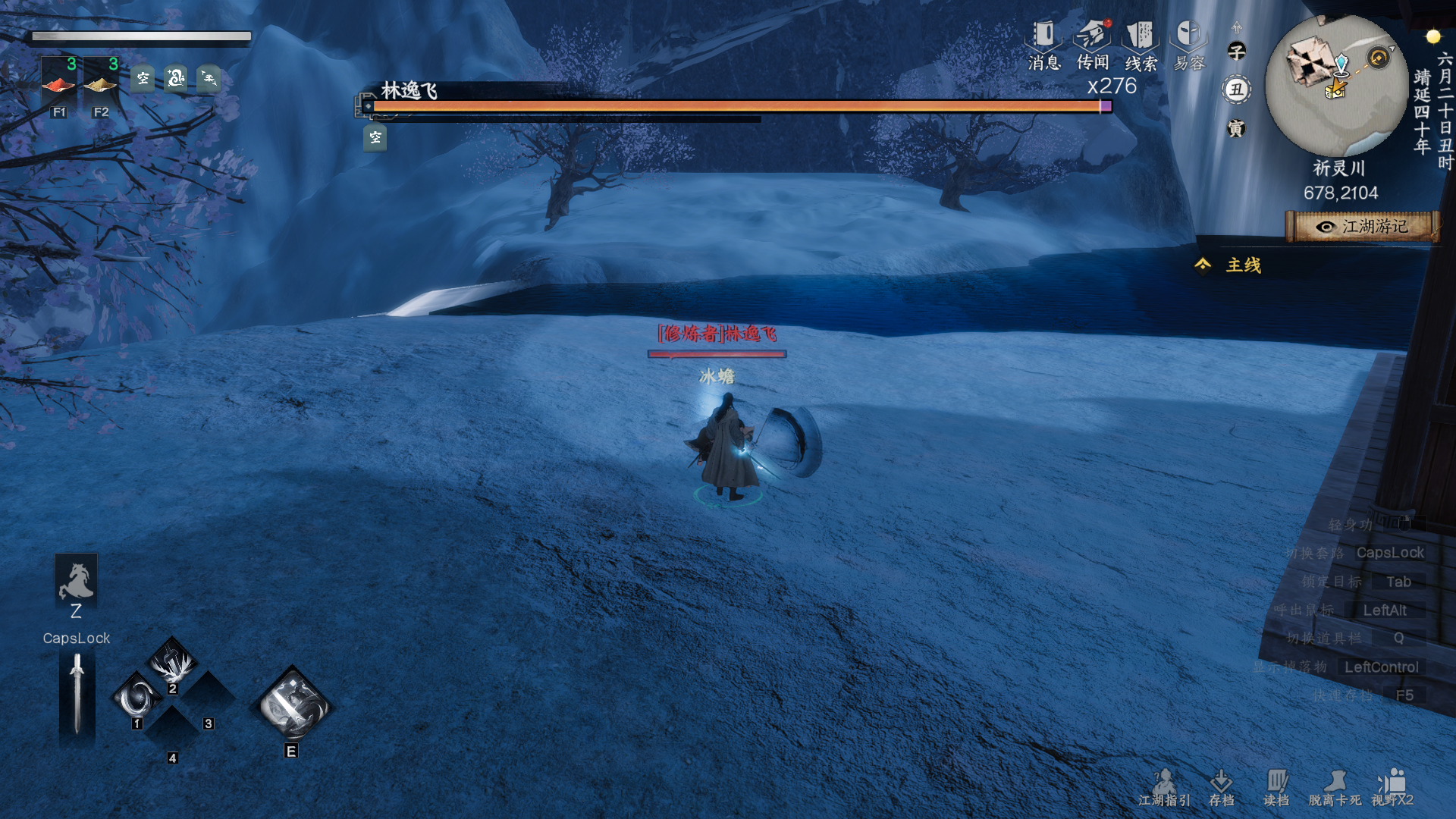Open the circular minimap

(x=1336, y=85)
